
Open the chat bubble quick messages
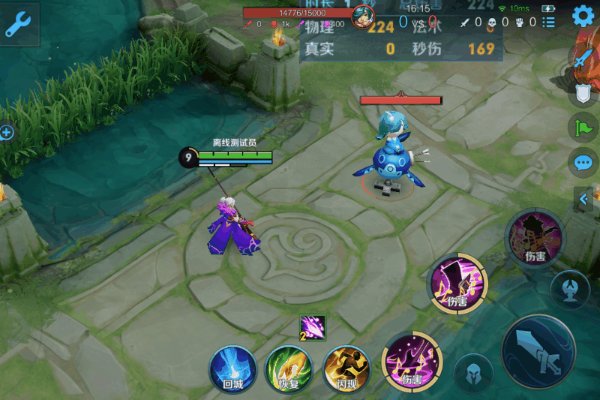pyautogui.click(x=582, y=161)
